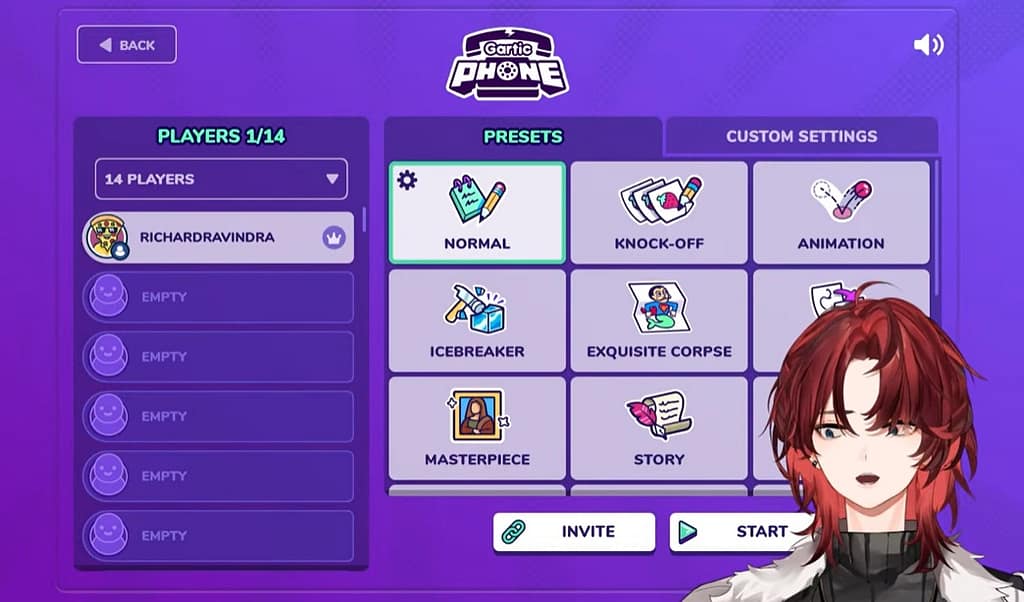This screenshot has width=1024, height=602.
Task: Choose the MASTERPIECE preset
Action: coord(477,429)
